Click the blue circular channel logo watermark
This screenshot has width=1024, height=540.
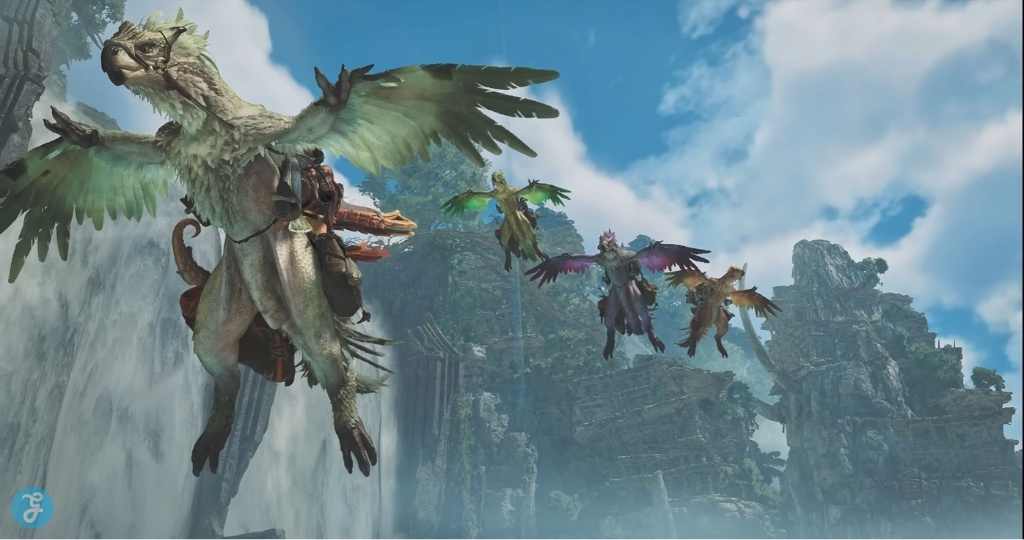tap(32, 507)
